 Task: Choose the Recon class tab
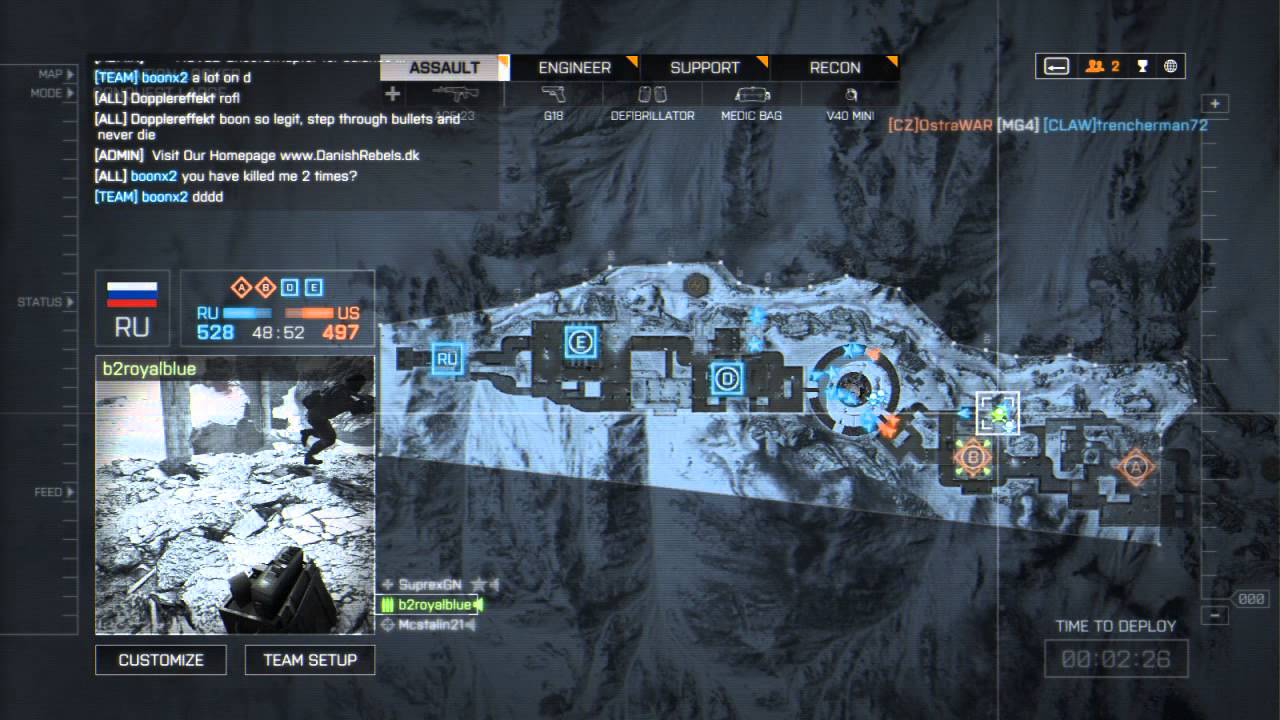point(834,68)
